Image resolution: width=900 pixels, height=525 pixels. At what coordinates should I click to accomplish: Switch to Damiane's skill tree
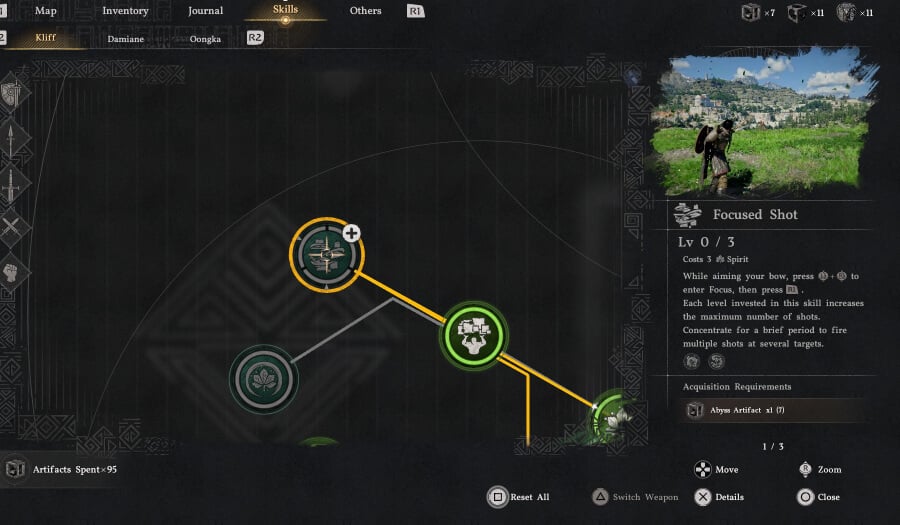click(x=124, y=38)
